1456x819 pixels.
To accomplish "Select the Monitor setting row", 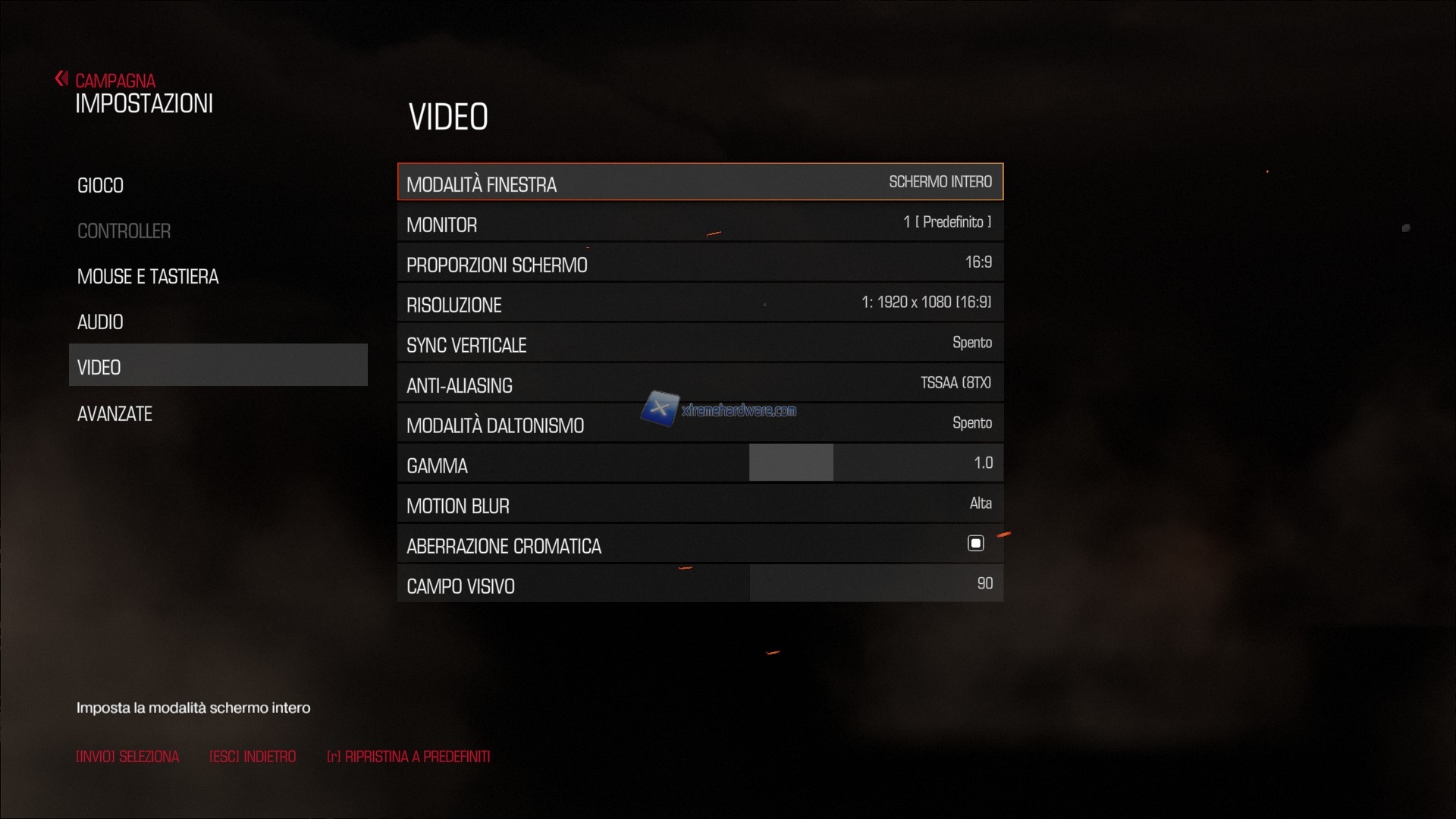I will [700, 224].
